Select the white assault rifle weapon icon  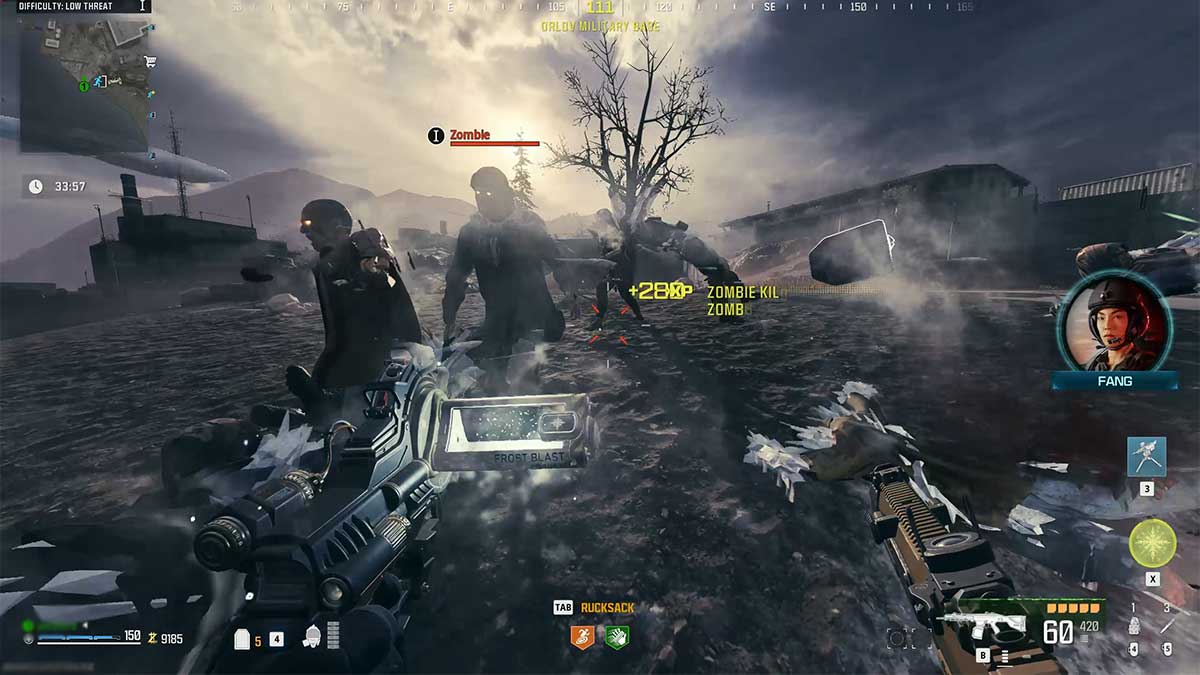(x=984, y=626)
